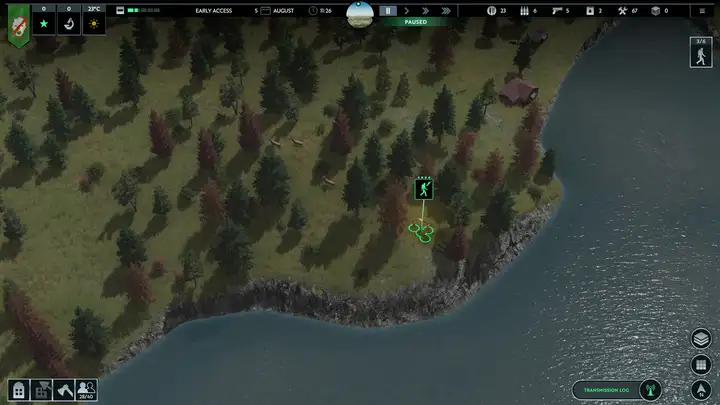Open the microscope research panel
Image resolution: width=720 pixels, height=405 pixels.
70,23
